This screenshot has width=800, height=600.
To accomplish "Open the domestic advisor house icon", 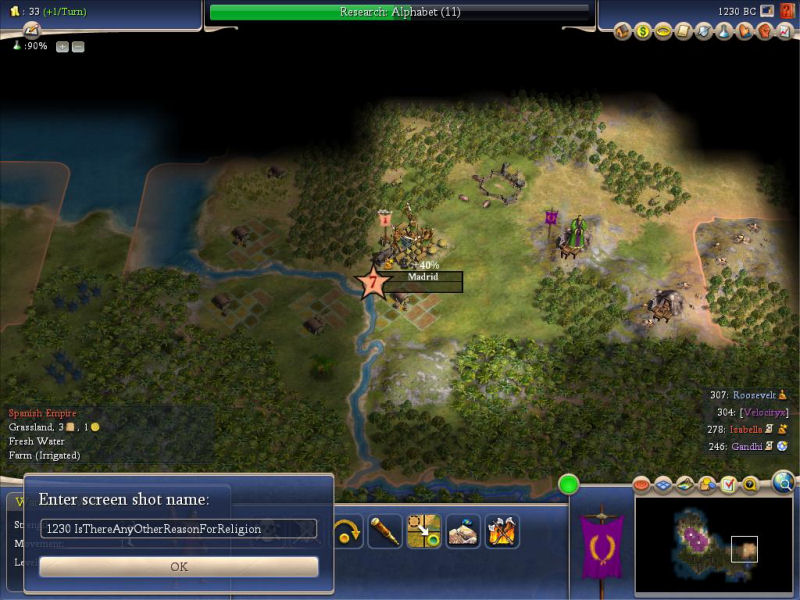I will [x=622, y=32].
